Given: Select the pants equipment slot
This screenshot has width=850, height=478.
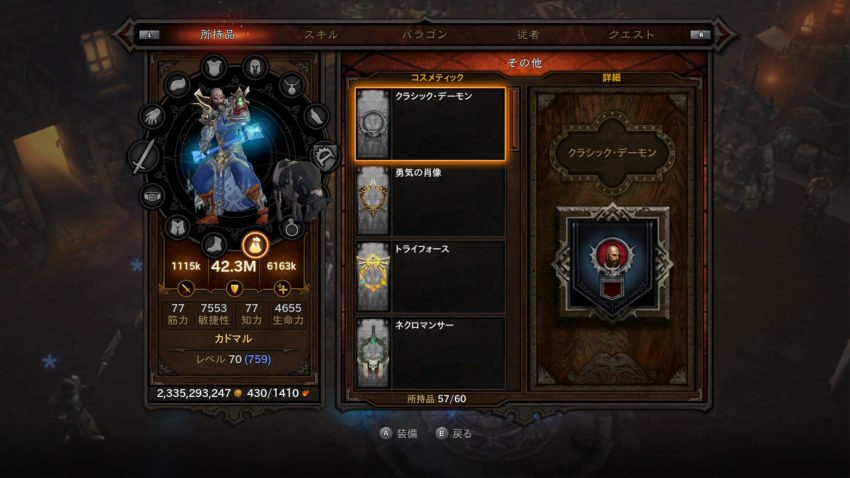Looking at the screenshot, I should pyautogui.click(x=177, y=228).
